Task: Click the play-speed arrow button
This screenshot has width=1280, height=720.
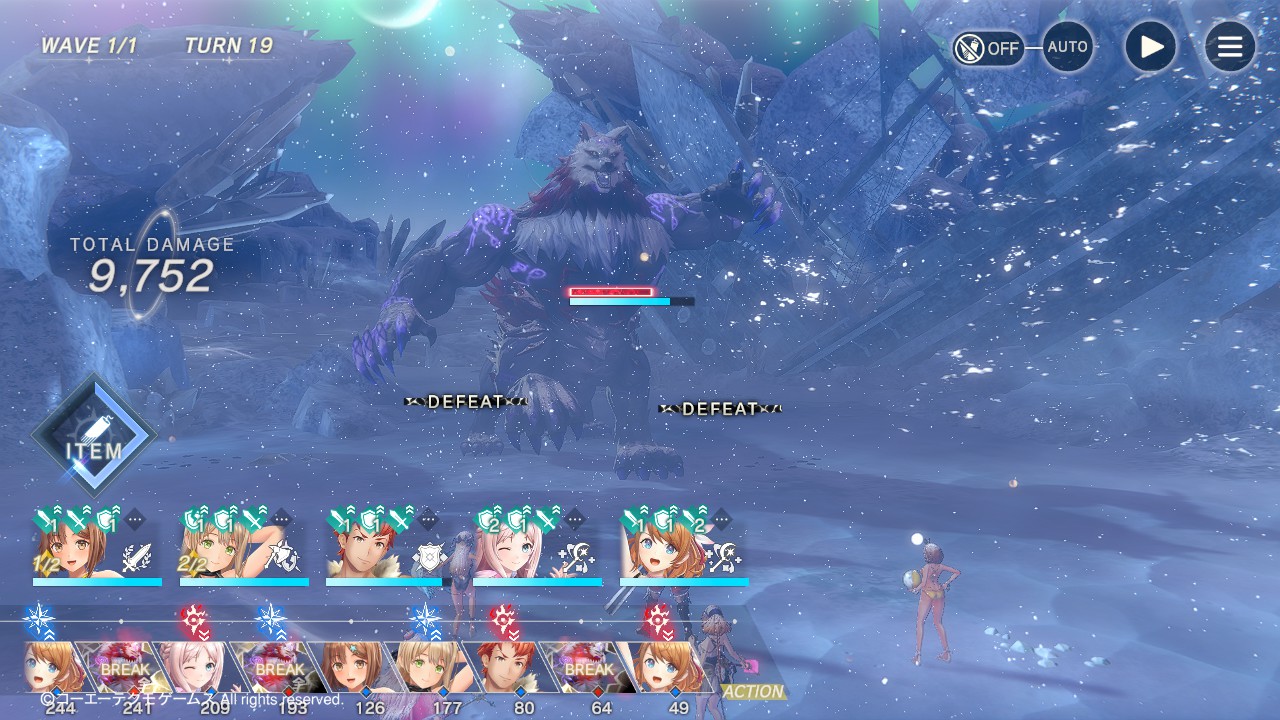Action: coord(1150,47)
